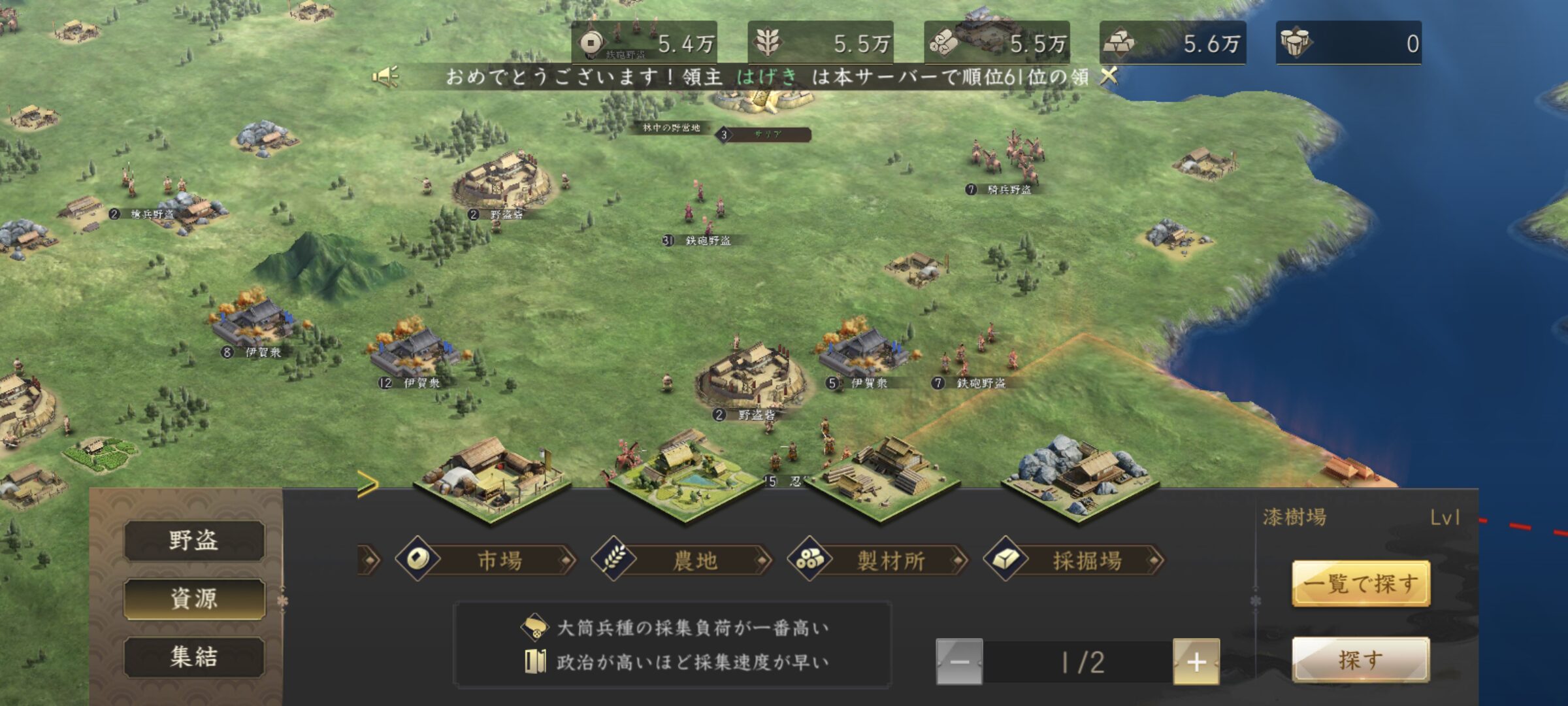Show earlier resource types with the yellow arrow
Image resolution: width=1568 pixels, height=706 pixels.
(368, 485)
